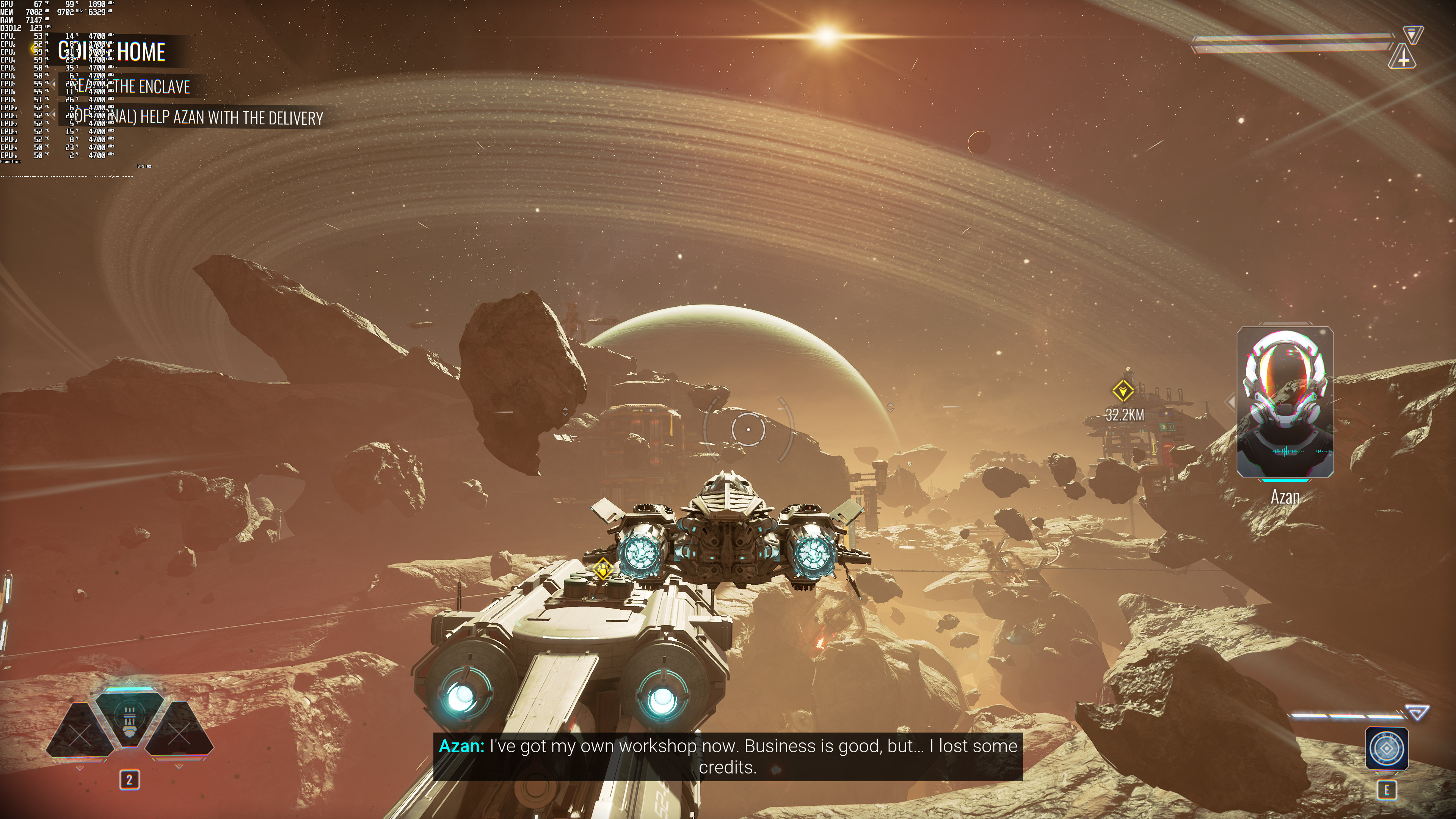Viewport: 1456px width, 819px height.
Task: Click the yellow marker above Azan's ship
Action: pyautogui.click(x=603, y=569)
